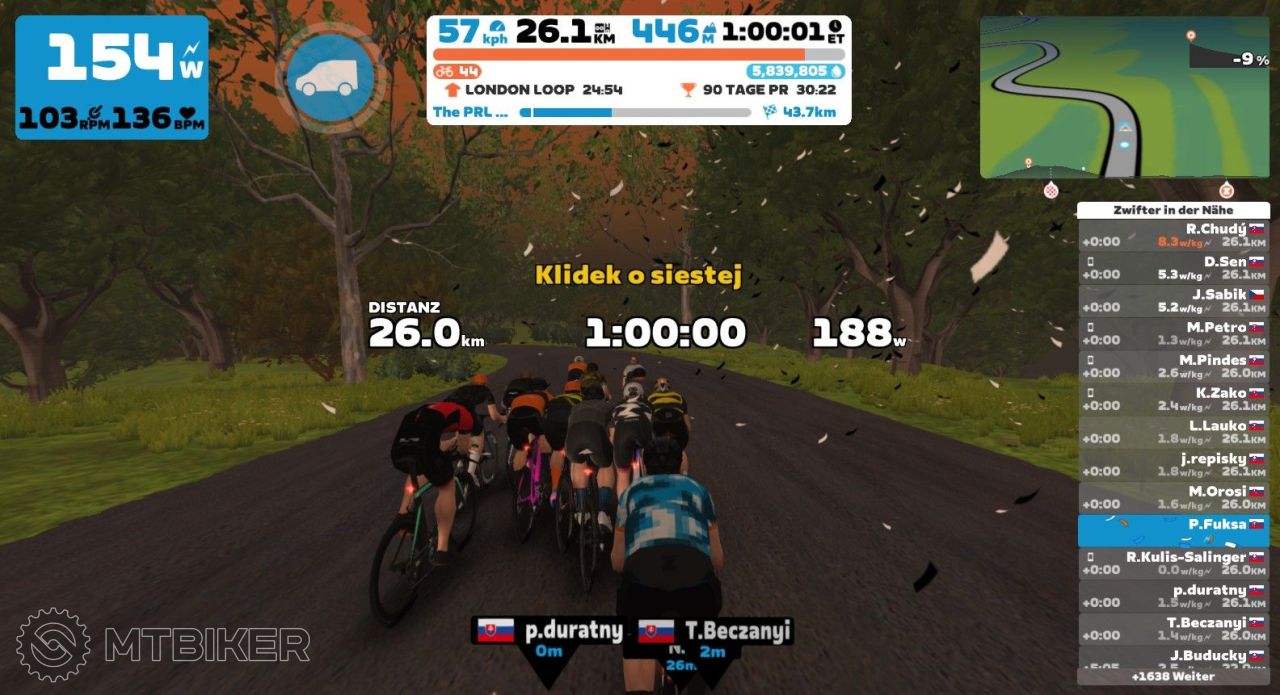Open the power and heart rate panel

pos(112,77)
